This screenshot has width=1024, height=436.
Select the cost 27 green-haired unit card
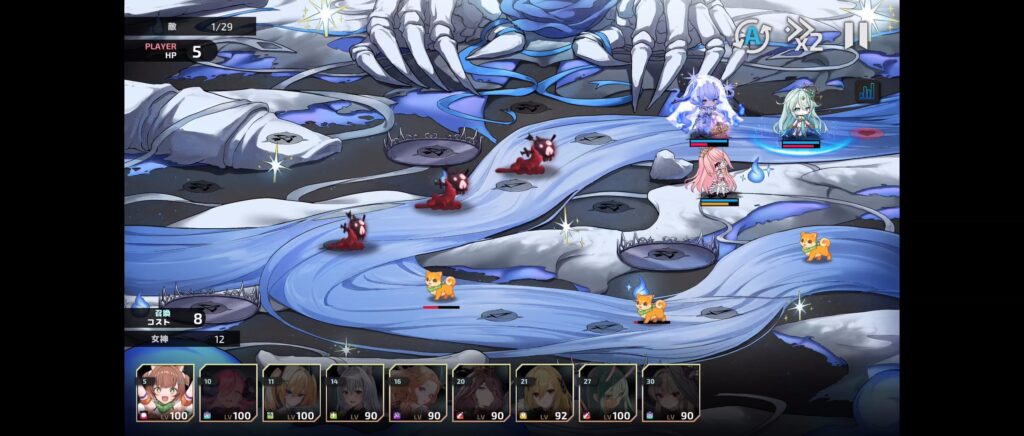click(607, 392)
